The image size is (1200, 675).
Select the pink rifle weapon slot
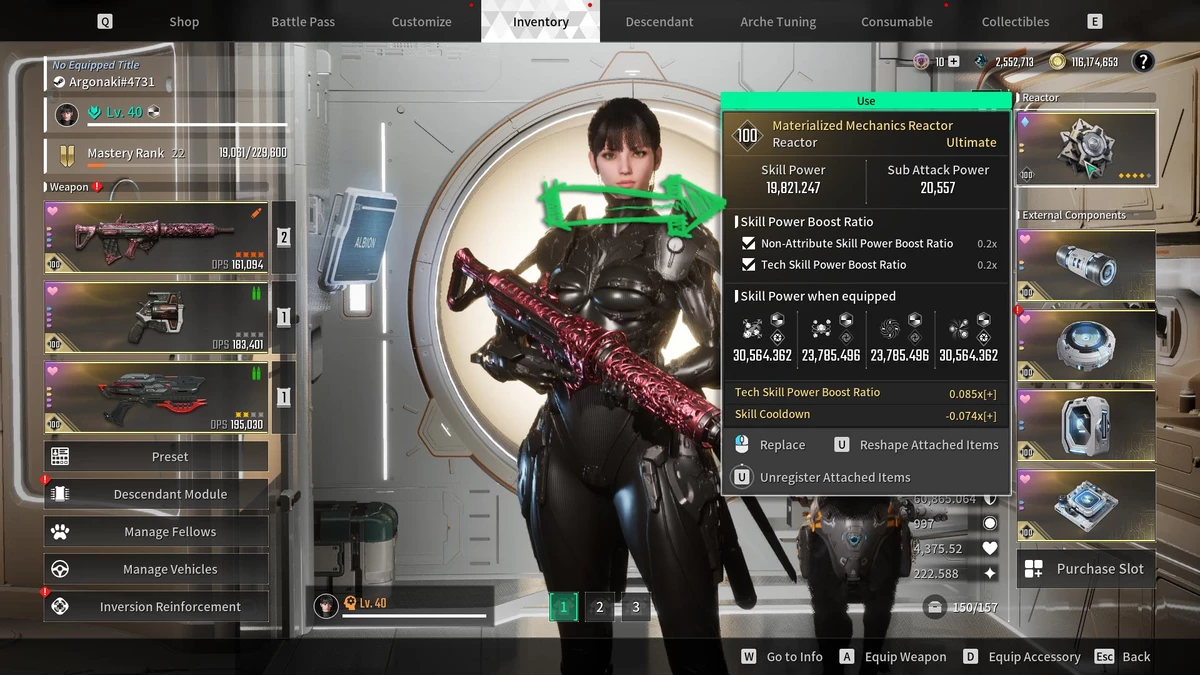(156, 238)
